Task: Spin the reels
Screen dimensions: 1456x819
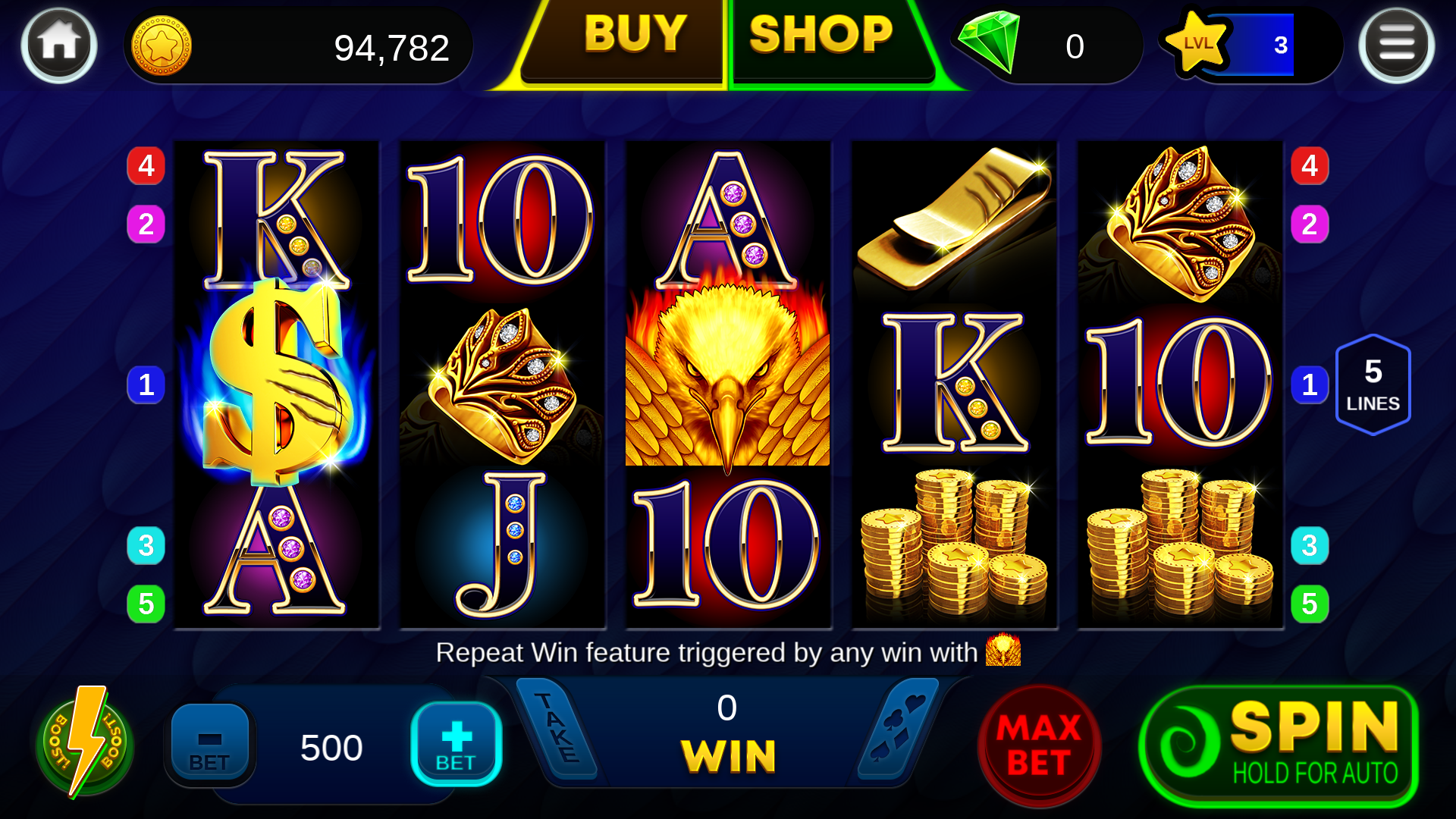Action: [1279, 745]
